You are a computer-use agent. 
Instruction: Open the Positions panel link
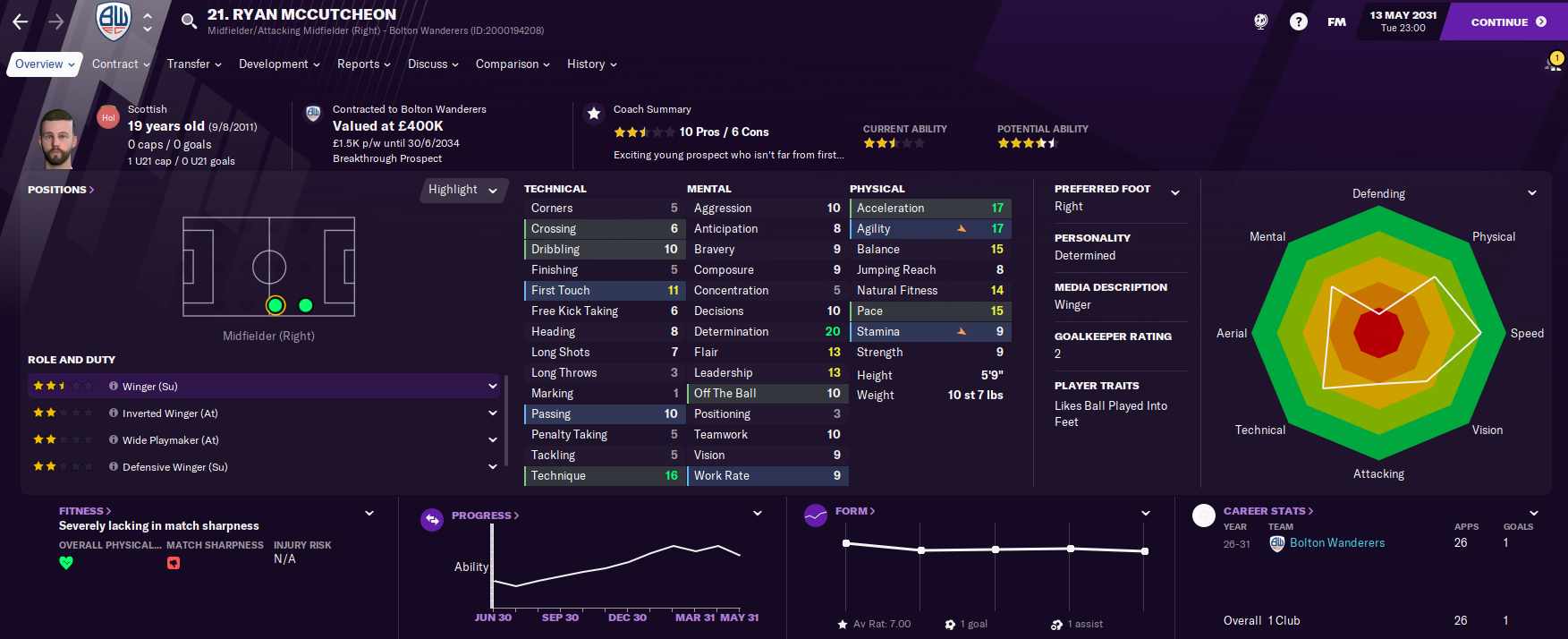tap(61, 190)
